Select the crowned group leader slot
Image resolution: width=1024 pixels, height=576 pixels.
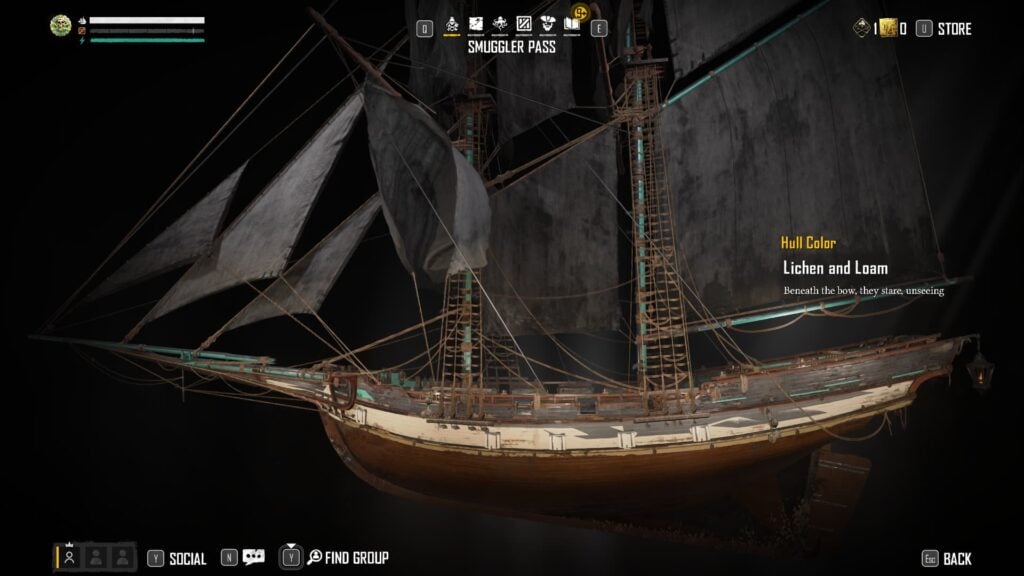pyautogui.click(x=69, y=557)
